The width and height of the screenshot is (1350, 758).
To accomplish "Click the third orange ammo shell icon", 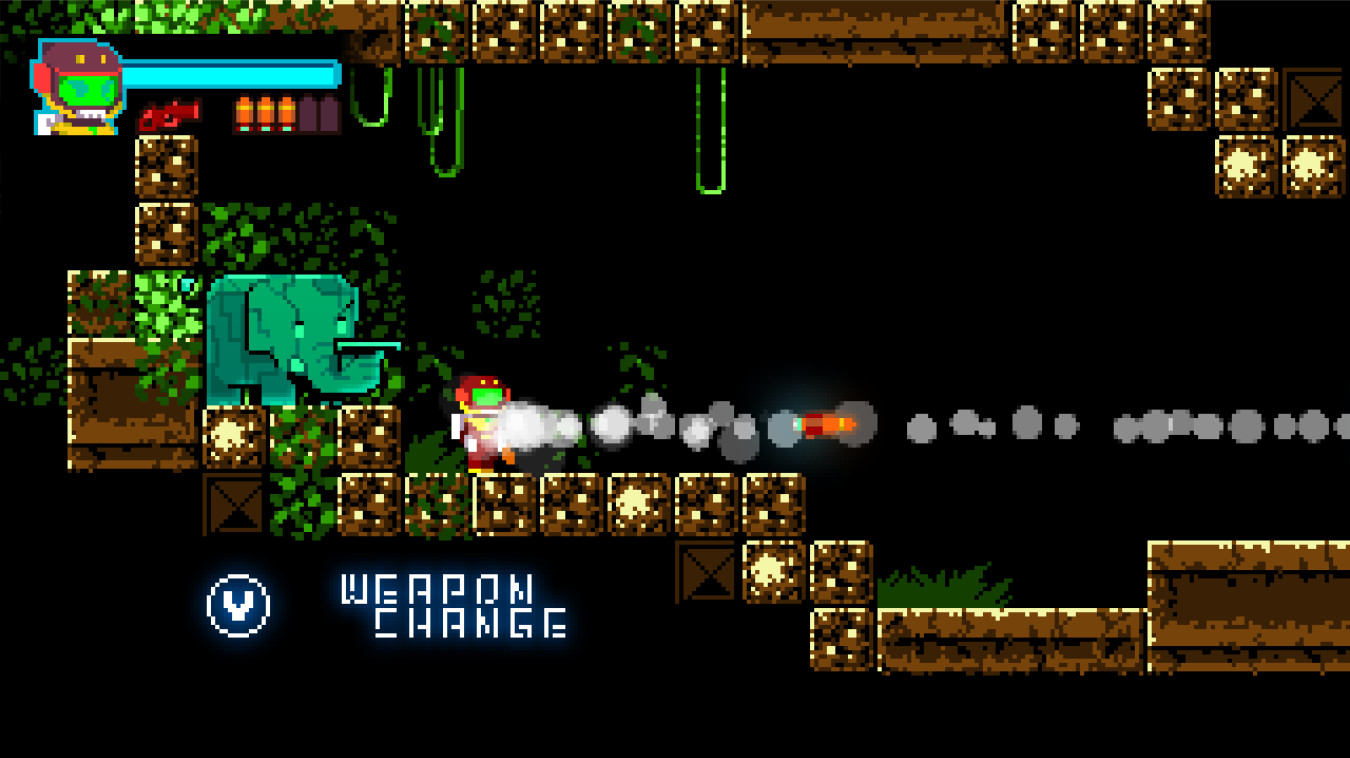I will click(288, 112).
